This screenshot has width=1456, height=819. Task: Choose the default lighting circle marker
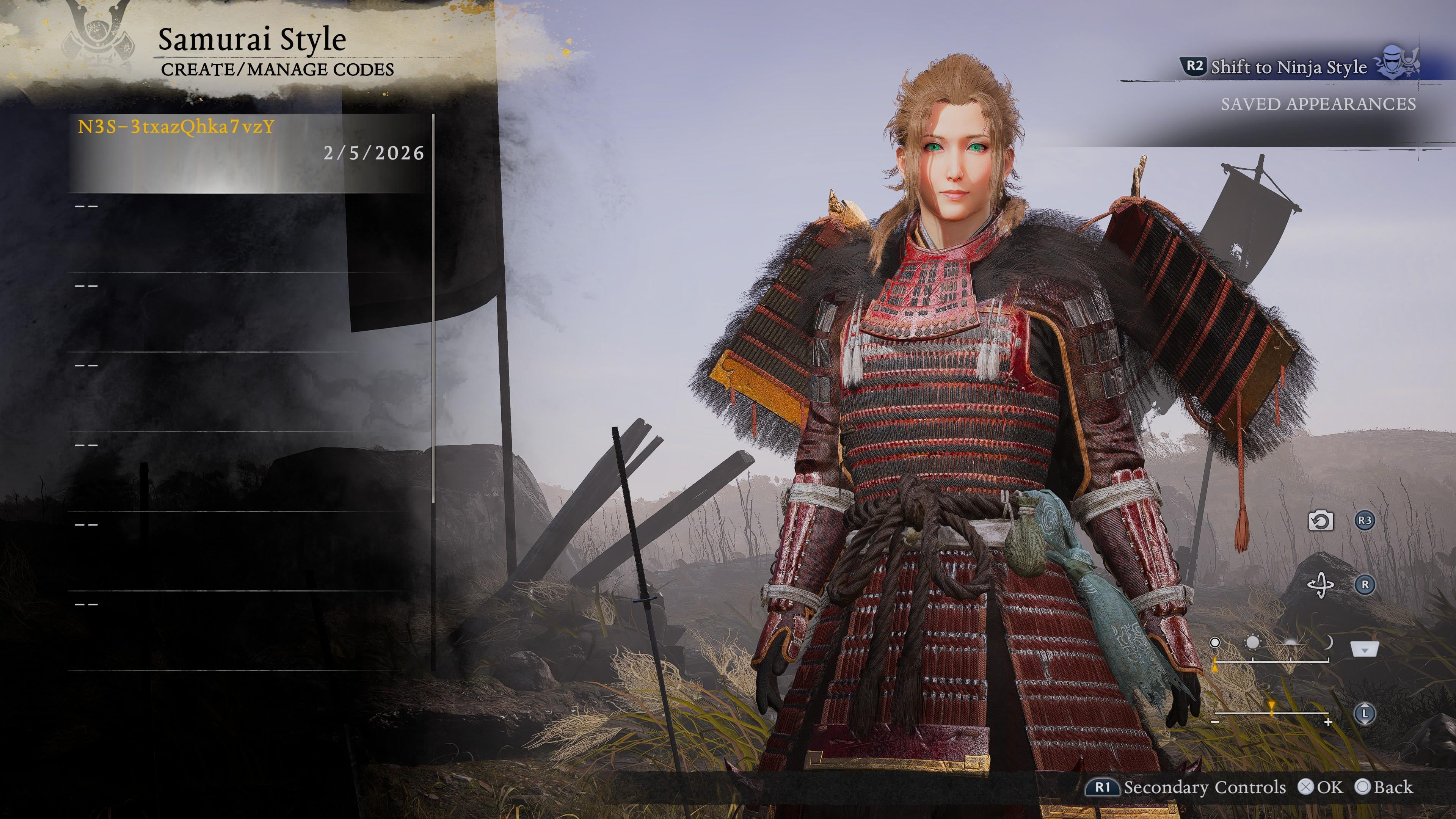click(1214, 643)
